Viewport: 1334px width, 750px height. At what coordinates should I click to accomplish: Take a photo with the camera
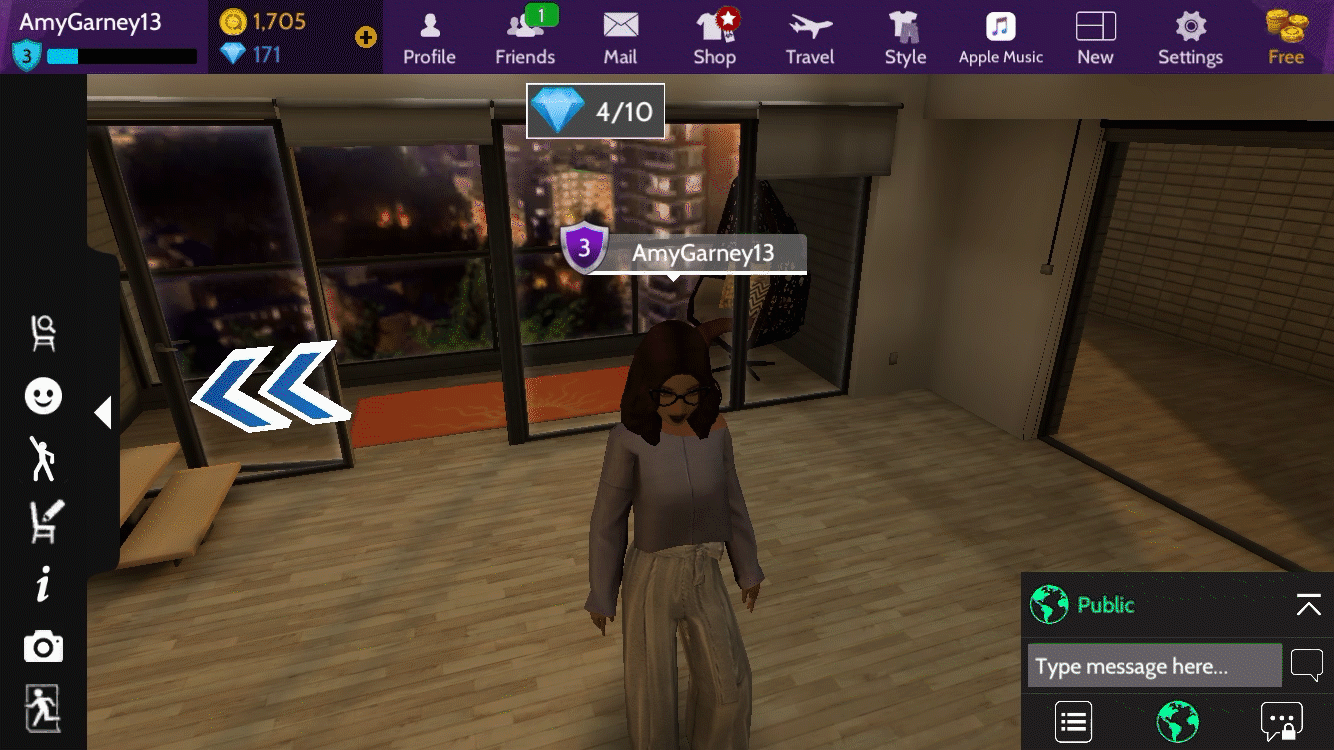pos(43,648)
